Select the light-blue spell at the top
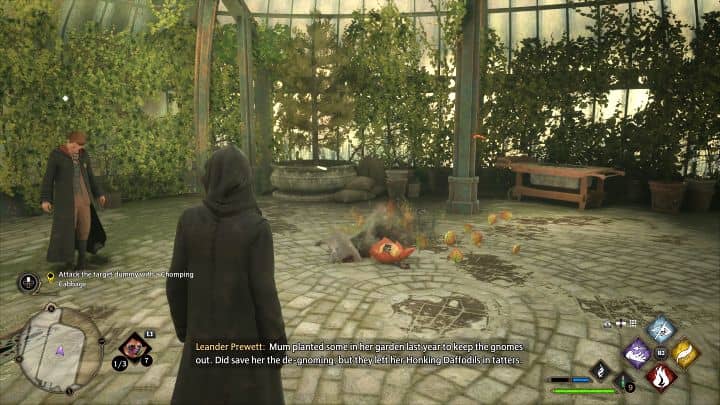720x405 pixels. click(661, 329)
